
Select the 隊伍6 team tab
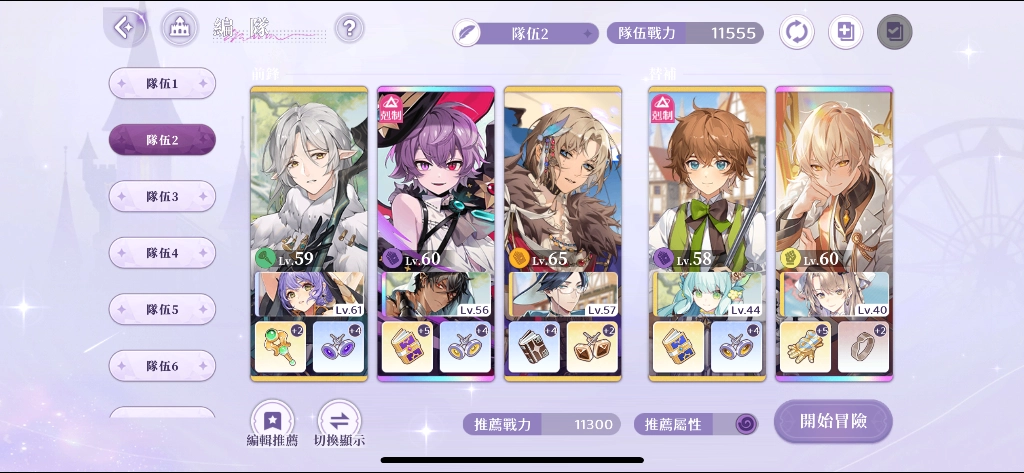pos(162,366)
